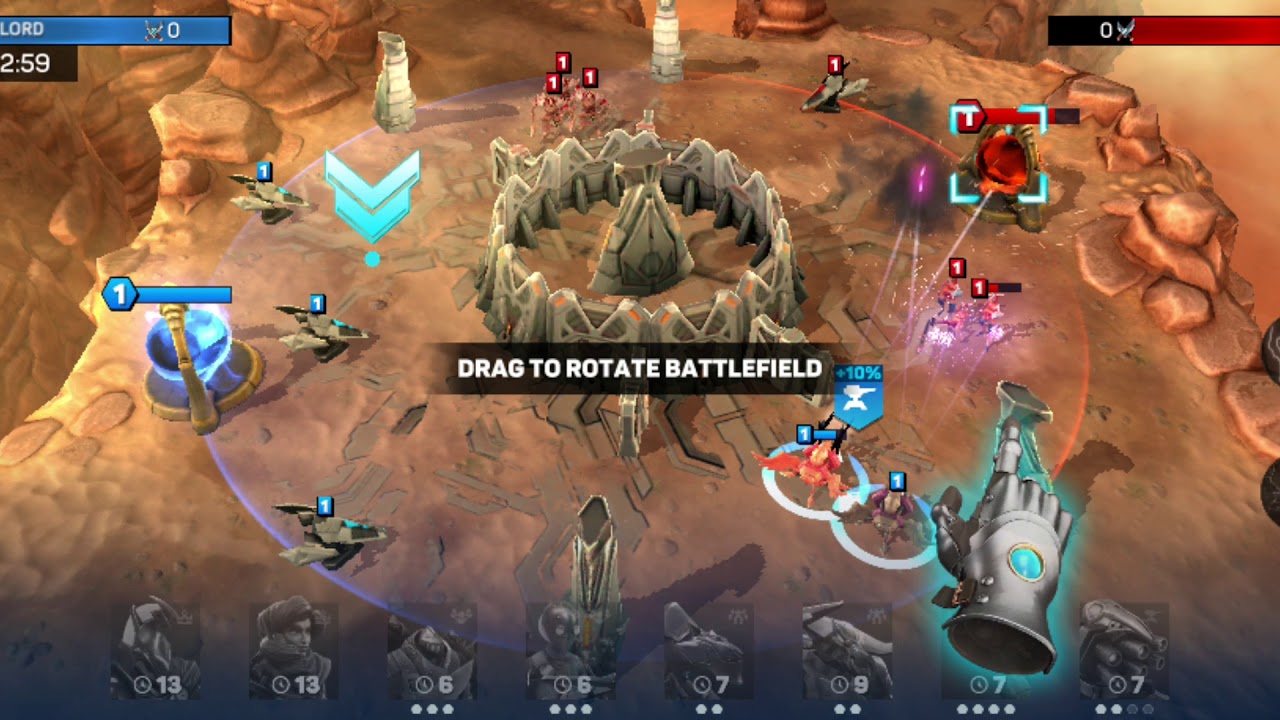The image size is (1280, 720).
Task: Pick the round-helmet trooper card costing 6
Action: click(570, 650)
